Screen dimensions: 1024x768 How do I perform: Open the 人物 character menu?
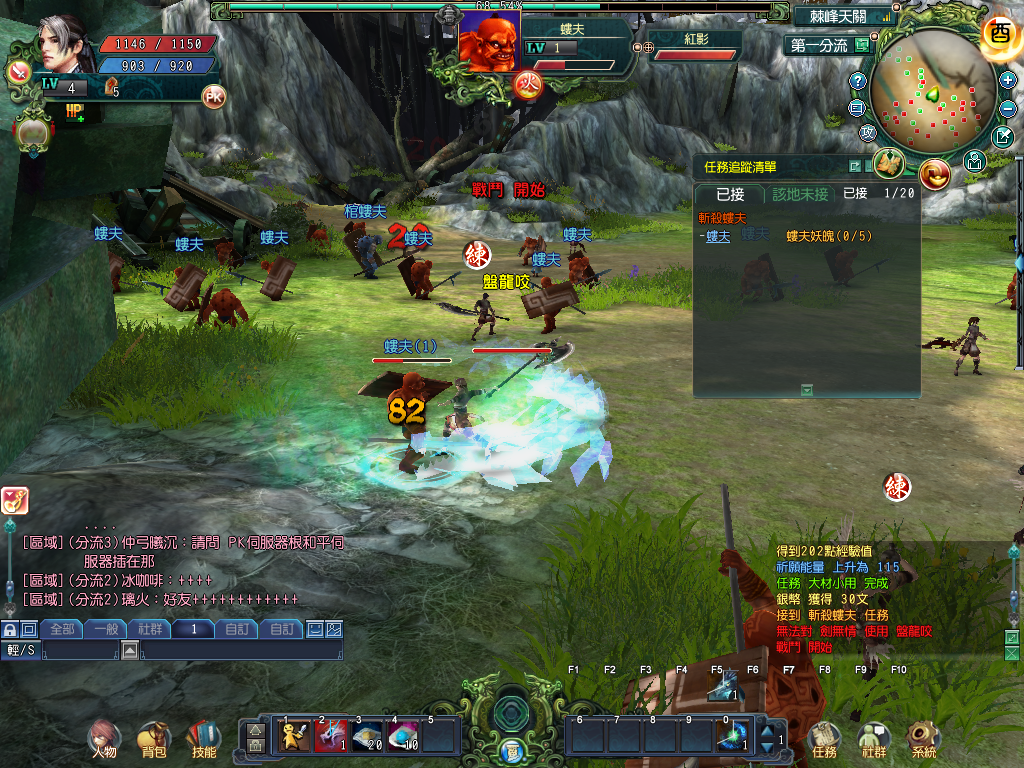[x=104, y=739]
